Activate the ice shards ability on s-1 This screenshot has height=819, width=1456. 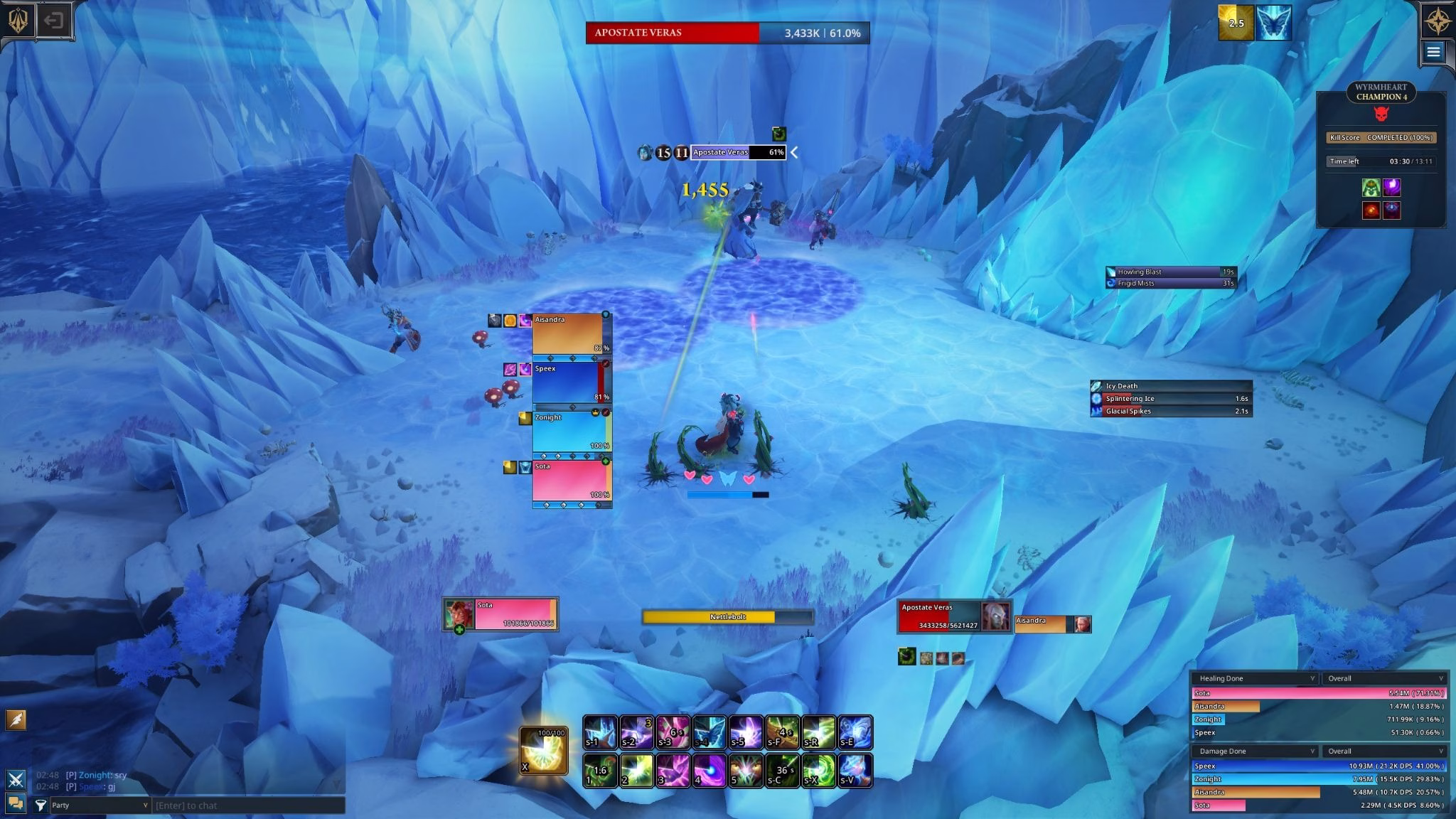point(600,732)
